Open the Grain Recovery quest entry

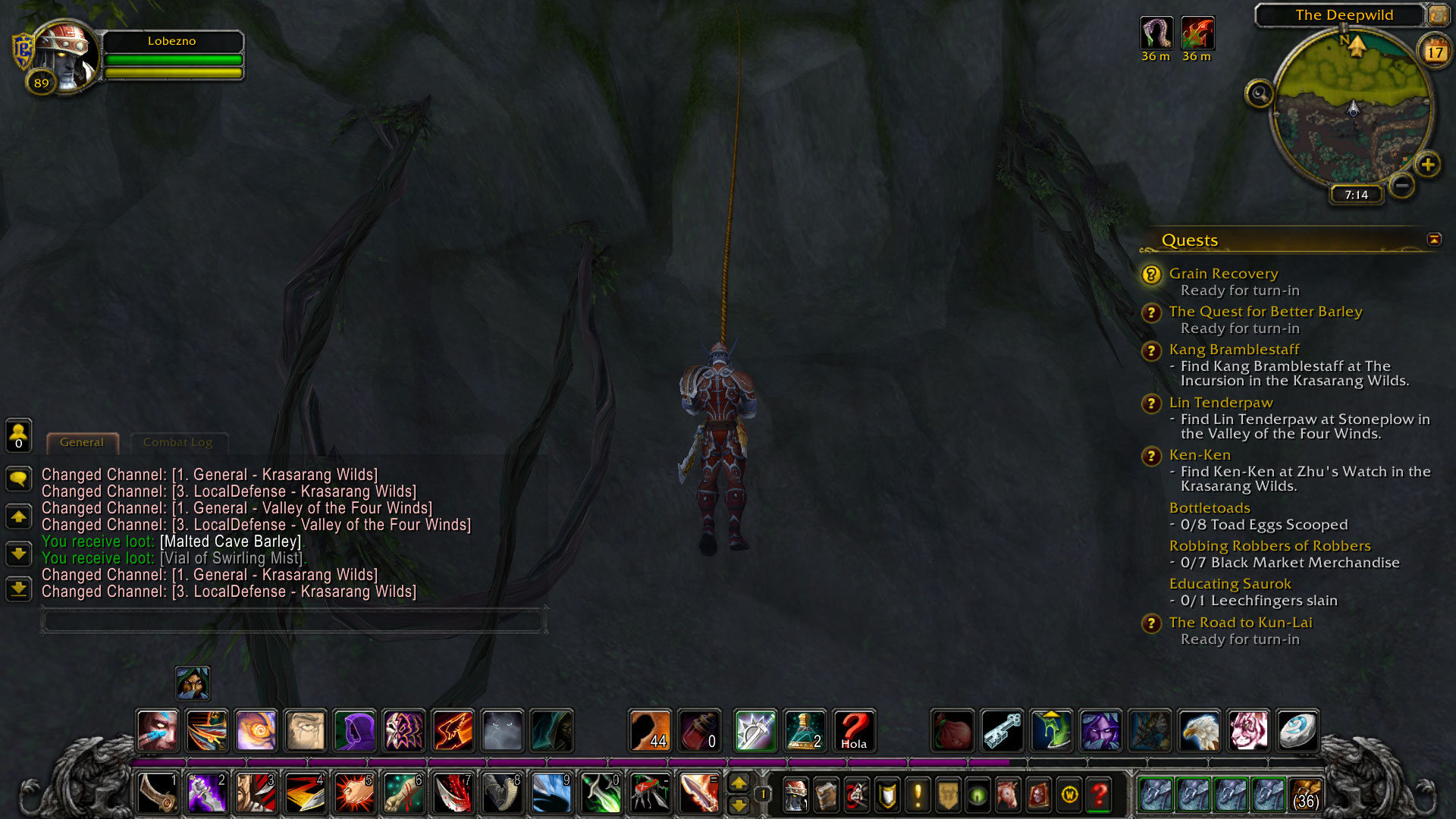[1222, 274]
